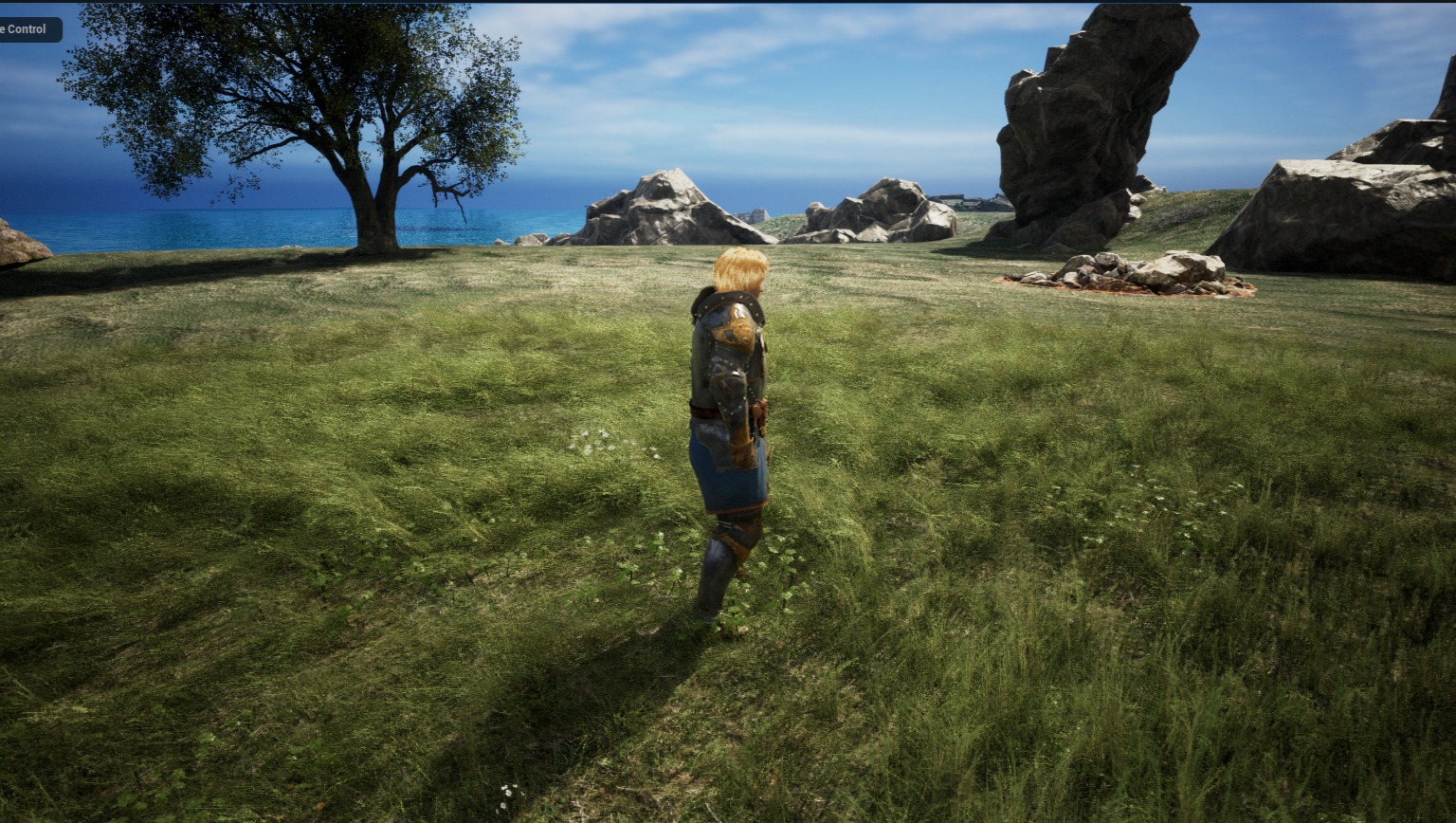1456x823 pixels.
Task: Click the partially visible Control button
Action: tap(28, 29)
